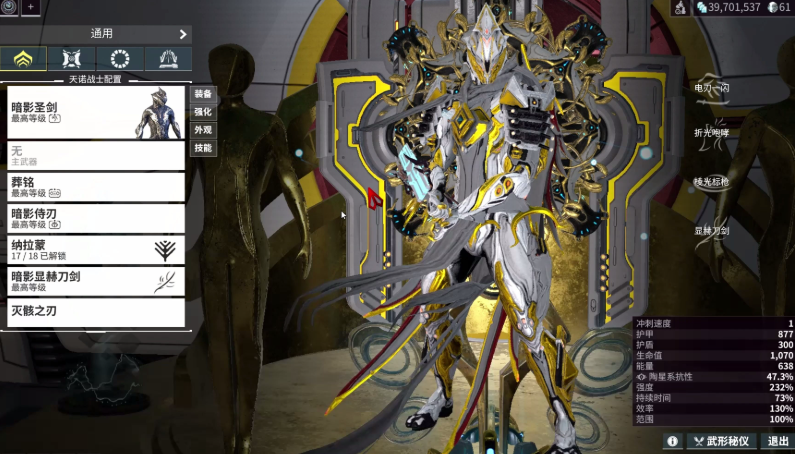Select the 棱光标枪 ability
Image resolution: width=795 pixels, height=454 pixels.
pos(712,182)
